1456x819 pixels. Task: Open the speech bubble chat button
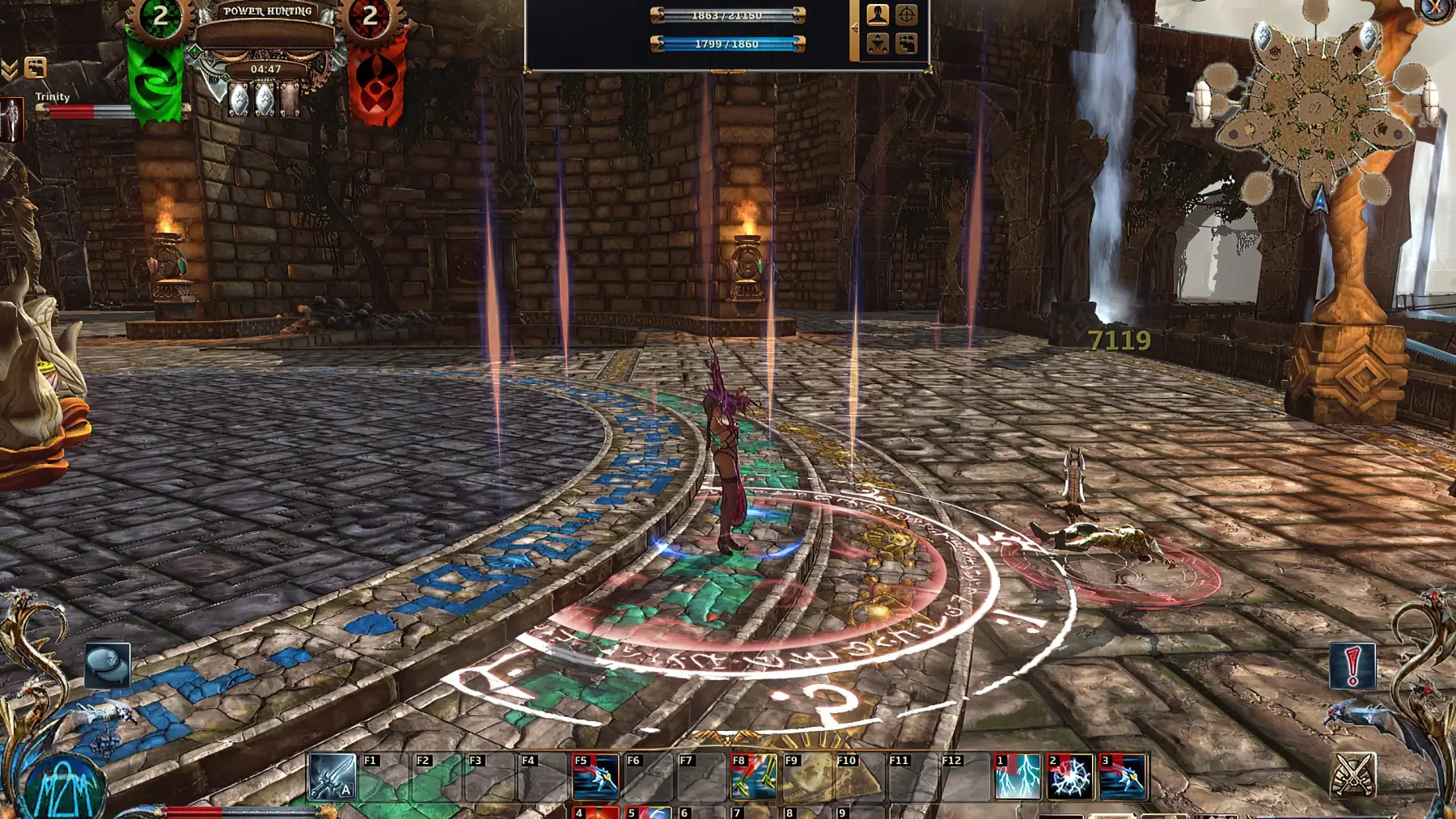[107, 665]
